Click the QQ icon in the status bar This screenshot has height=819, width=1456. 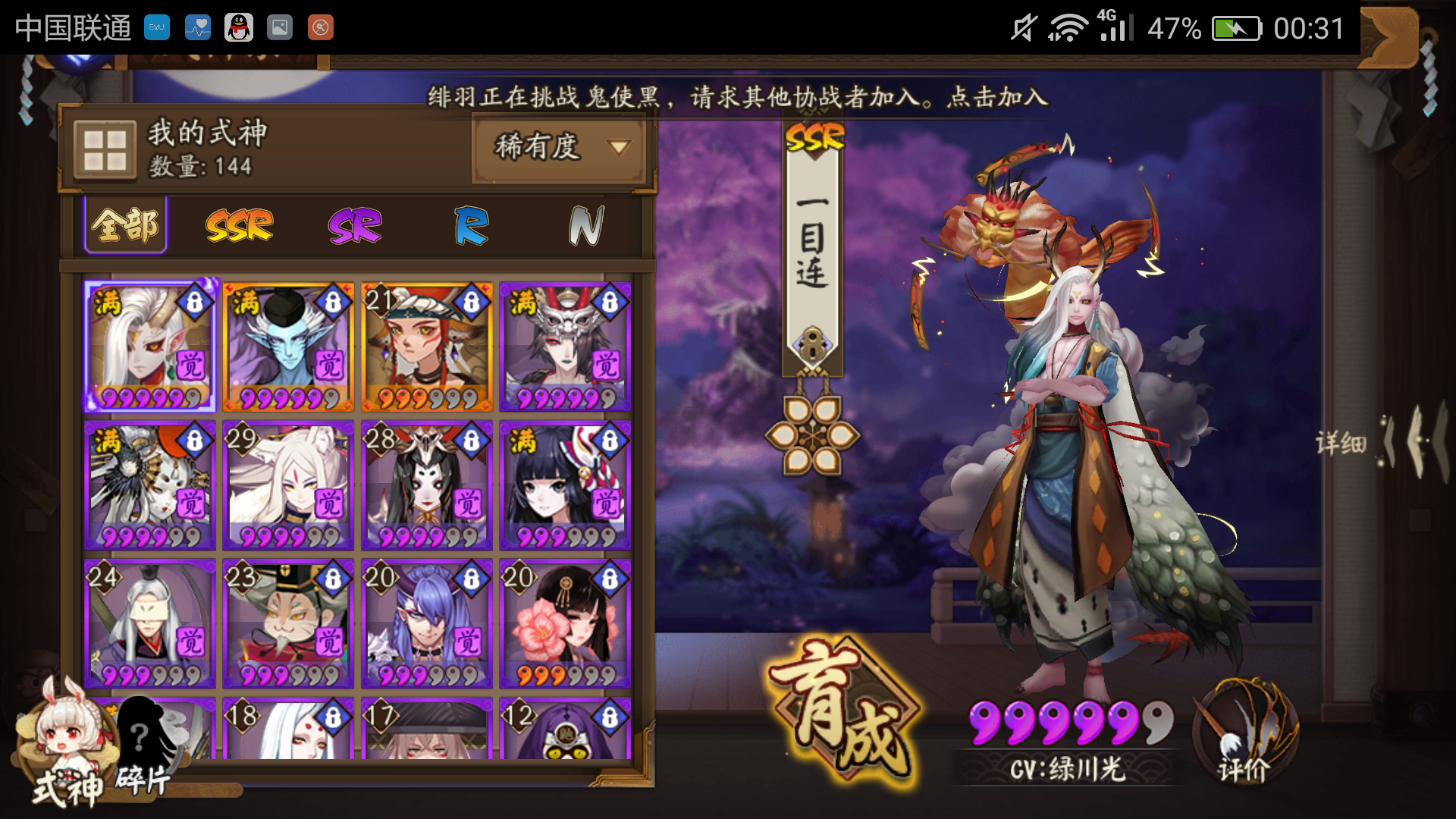tap(239, 27)
